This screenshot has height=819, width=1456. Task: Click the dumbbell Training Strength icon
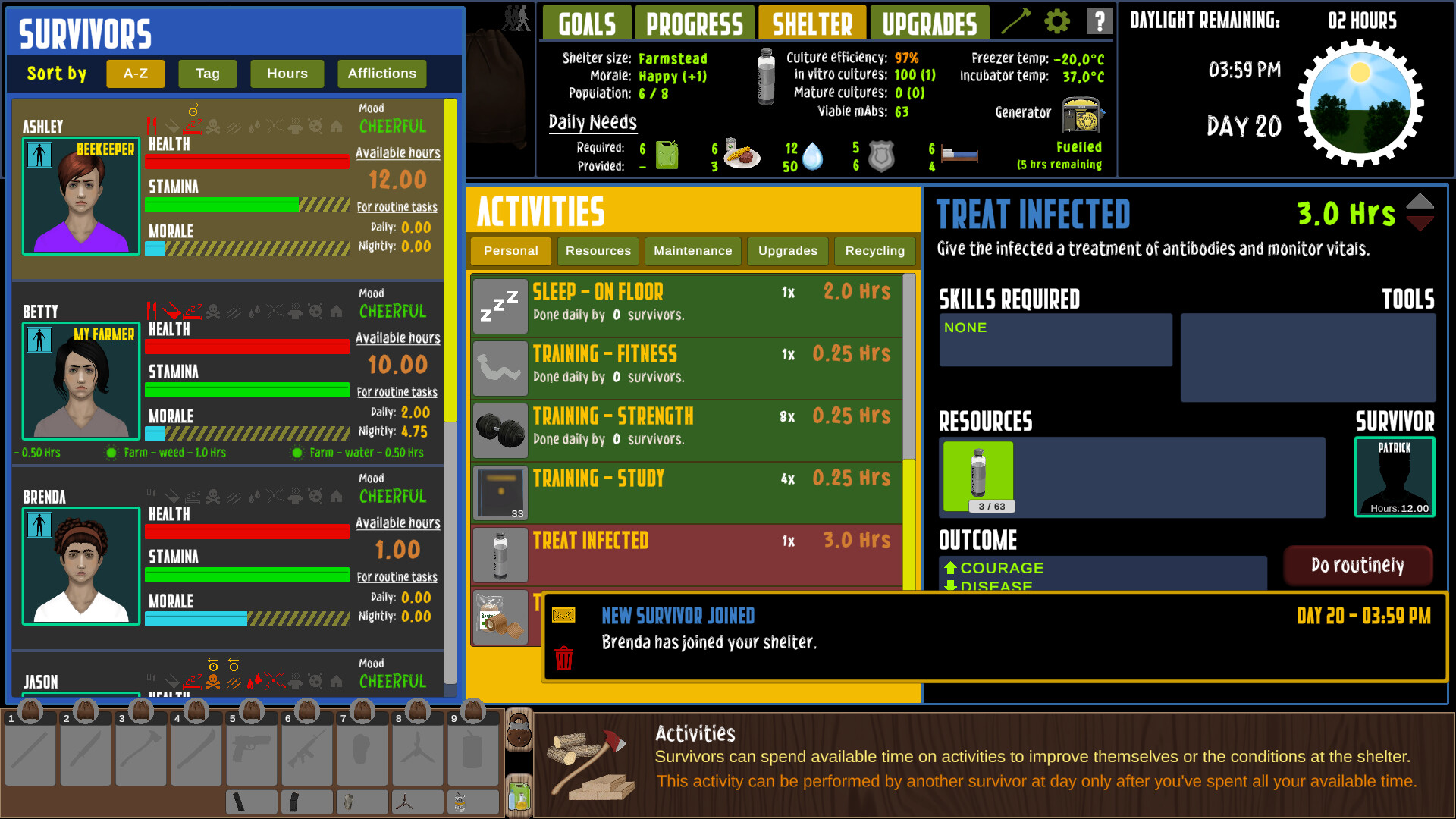[x=500, y=430]
